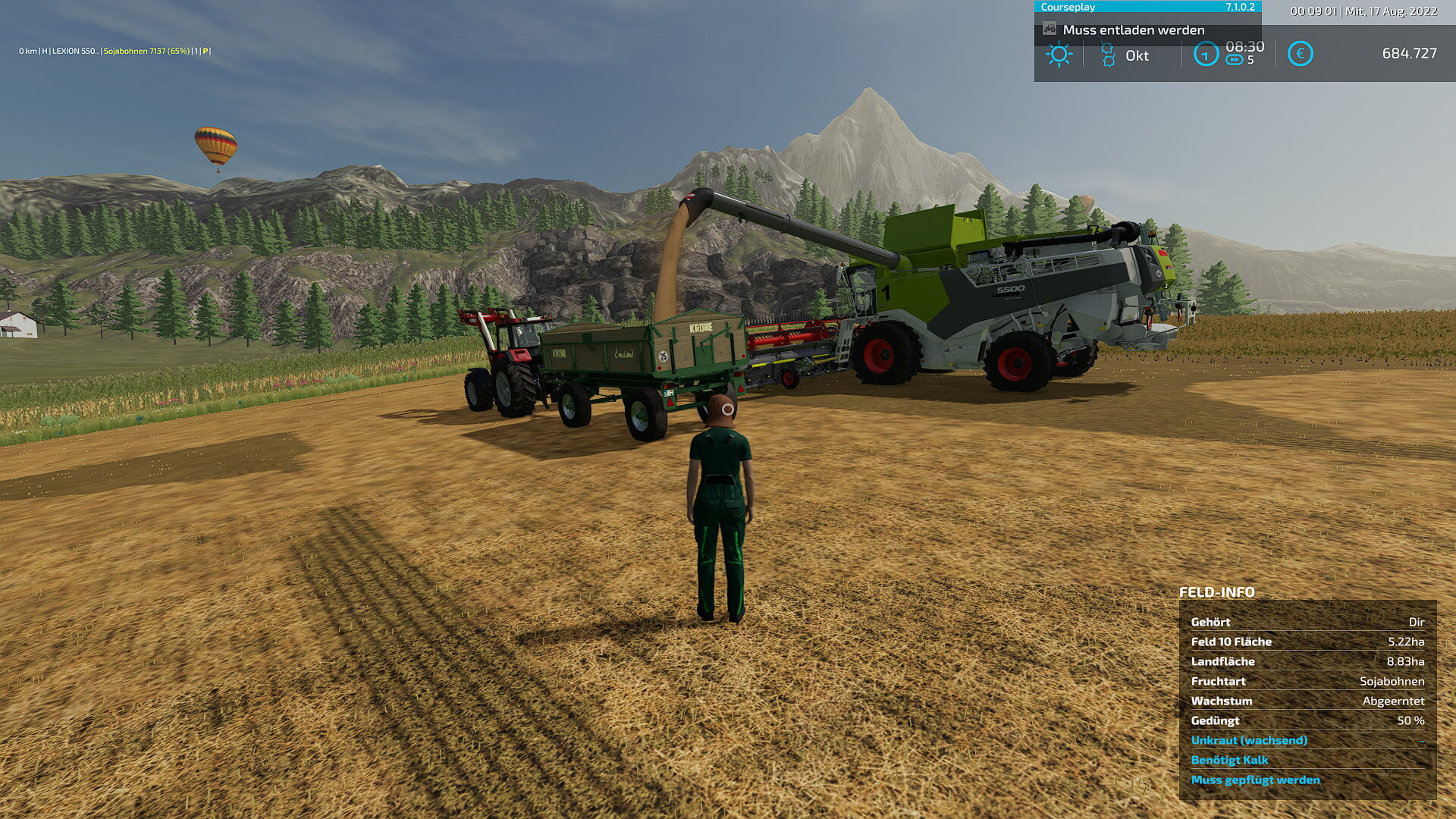Select the LEXION vehicle status line
The width and height of the screenshot is (1456, 819).
[115, 52]
